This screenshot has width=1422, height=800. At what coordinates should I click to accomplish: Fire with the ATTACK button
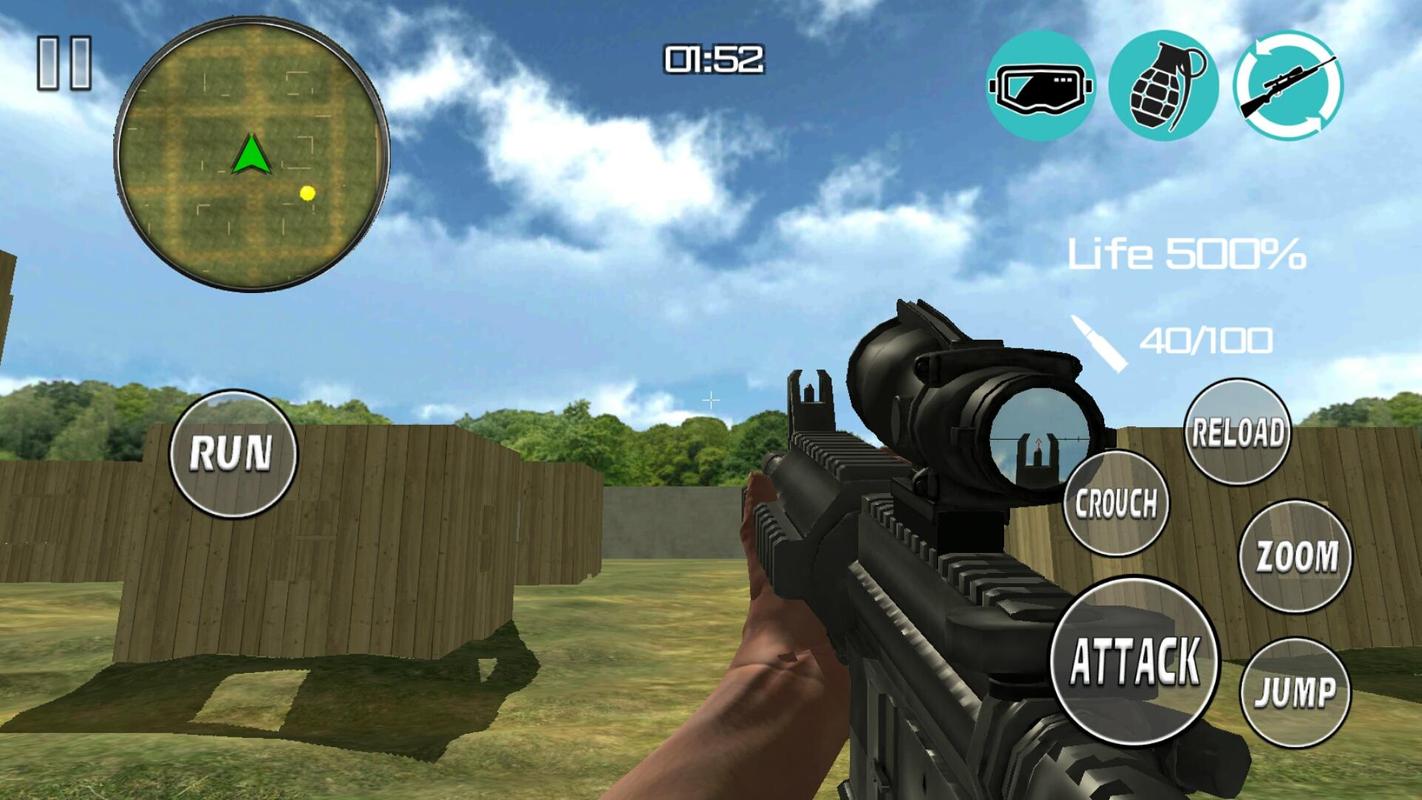coord(1136,661)
